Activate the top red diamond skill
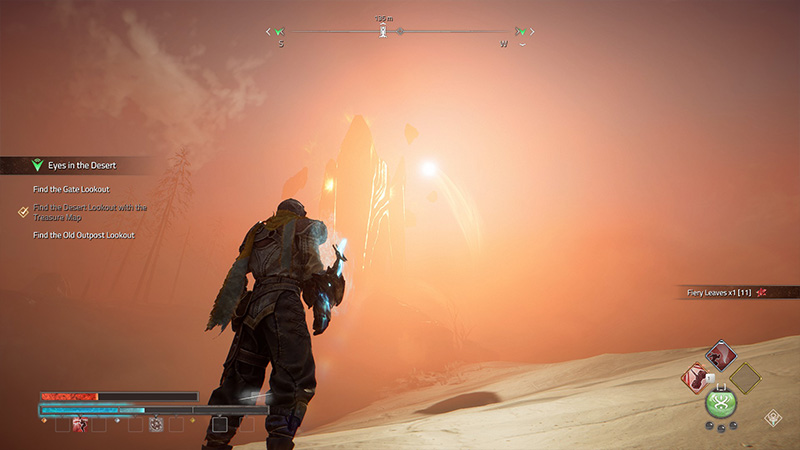 click(720, 355)
